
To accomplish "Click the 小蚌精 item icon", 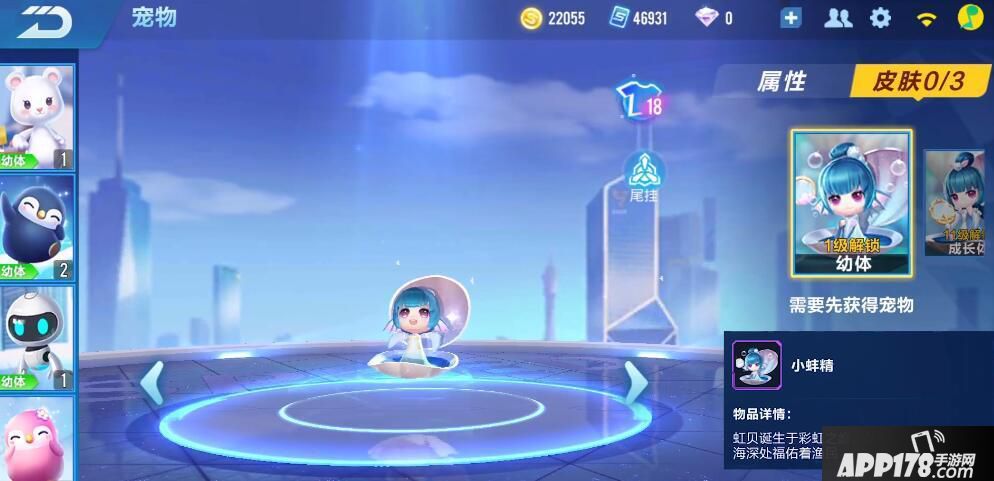I will coord(756,365).
